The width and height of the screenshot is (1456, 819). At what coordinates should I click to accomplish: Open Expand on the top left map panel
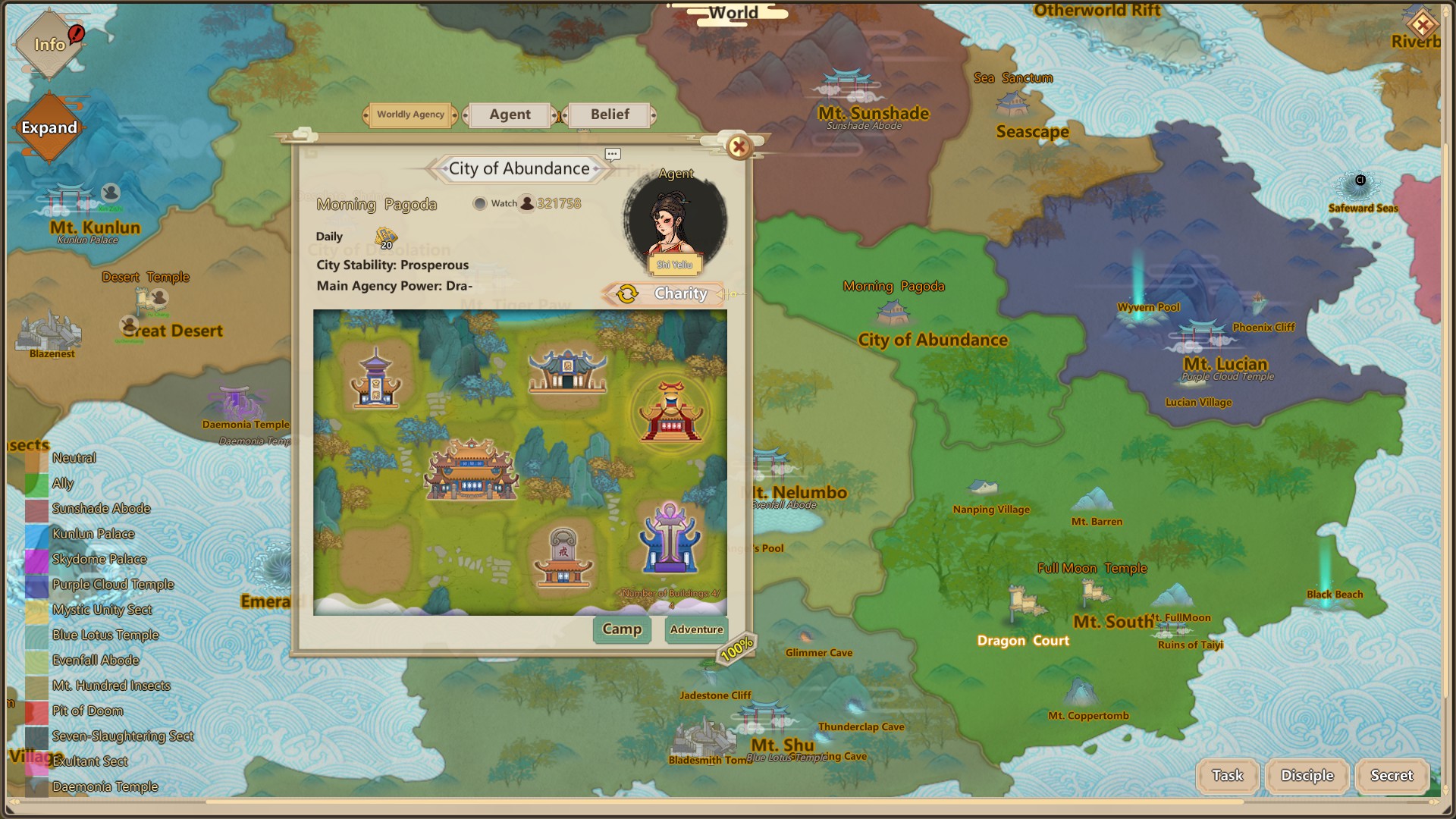click(x=49, y=128)
